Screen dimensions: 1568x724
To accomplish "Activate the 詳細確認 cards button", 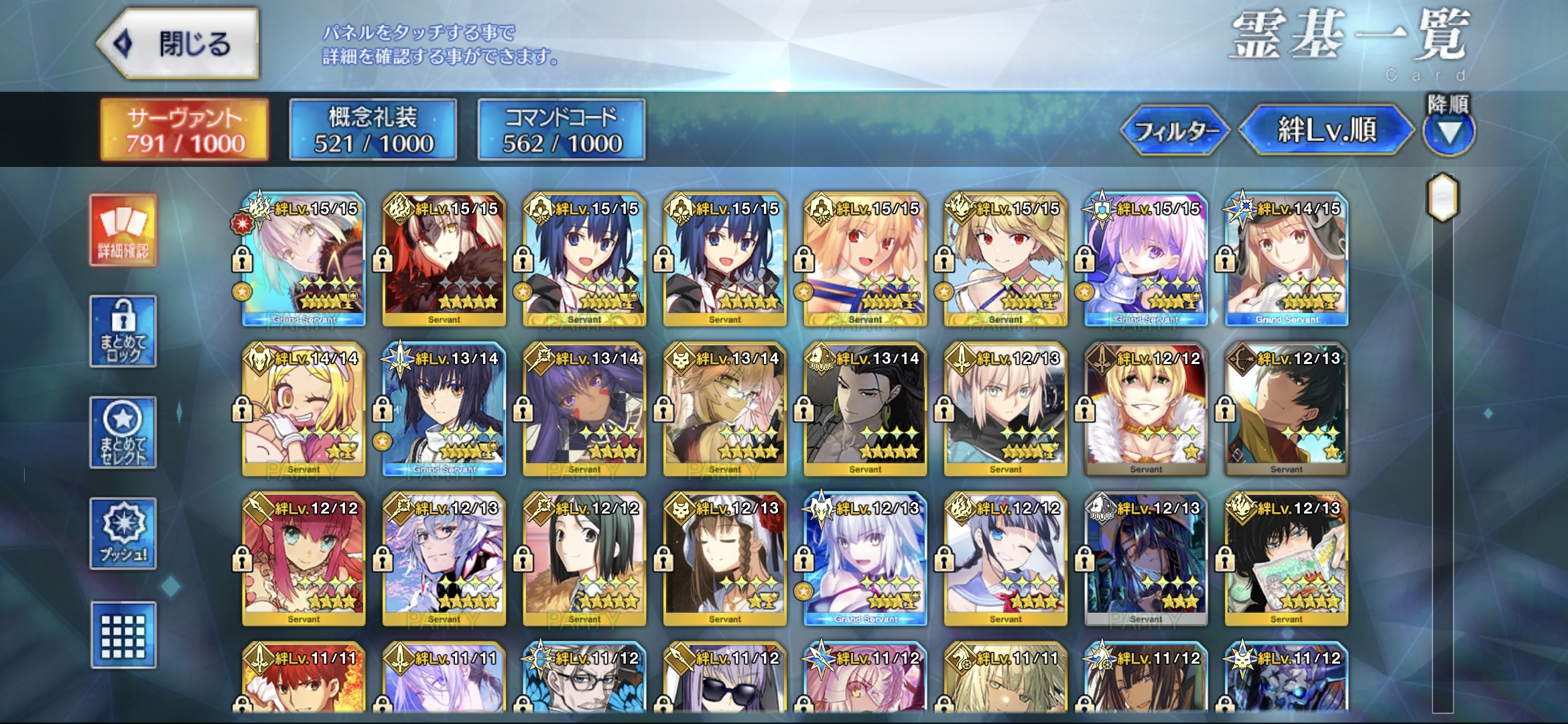I will pos(123,230).
